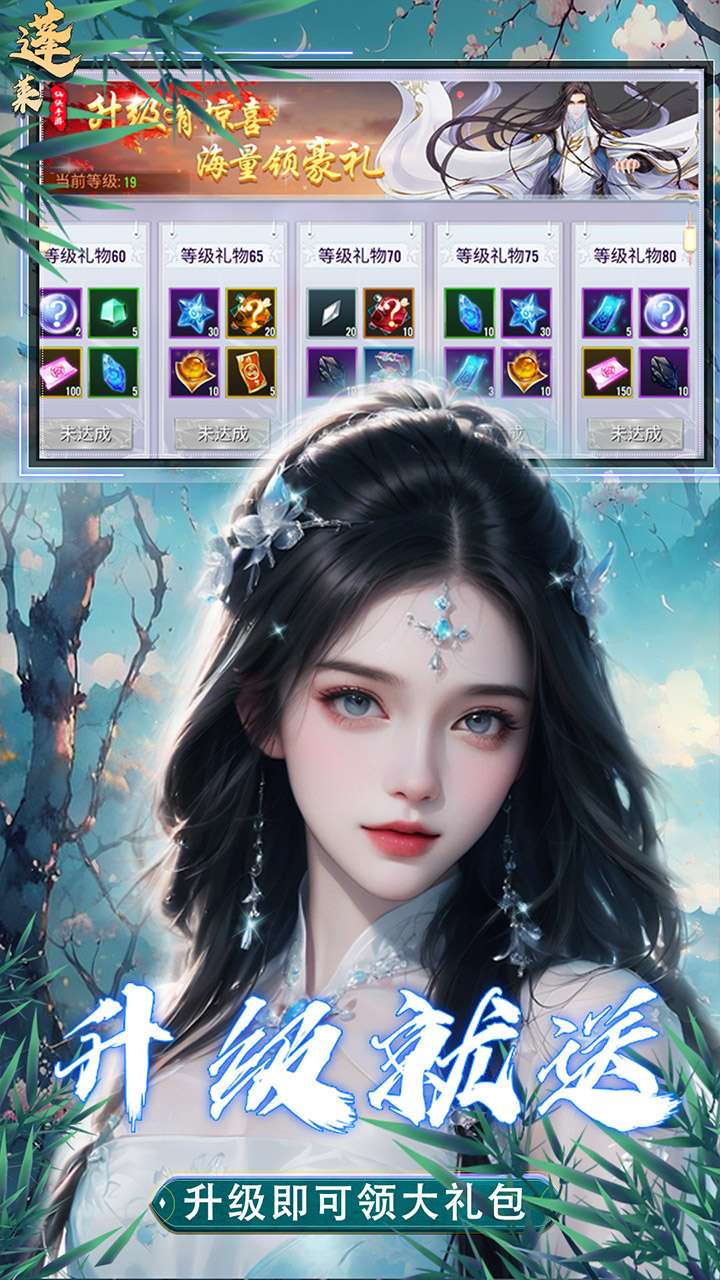Image resolution: width=720 pixels, height=1280 pixels.
Task: Choose the question mark orb in 等级礼物80
Action: point(662,312)
